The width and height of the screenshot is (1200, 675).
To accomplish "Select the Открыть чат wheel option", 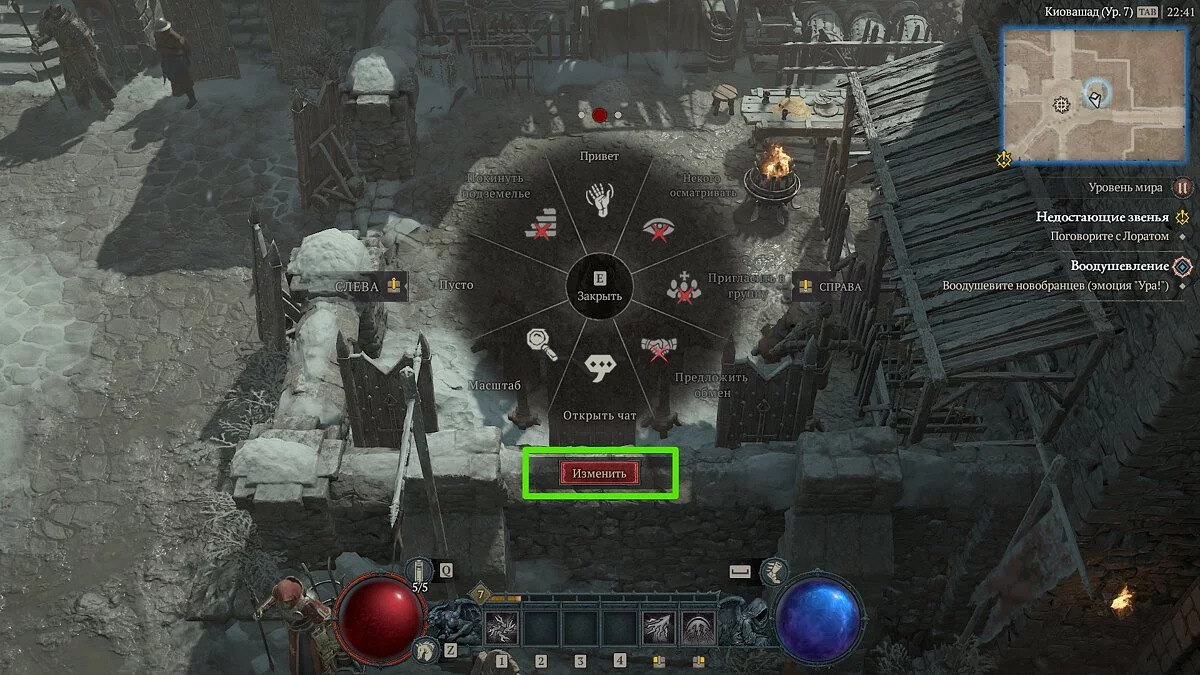I will tap(600, 368).
